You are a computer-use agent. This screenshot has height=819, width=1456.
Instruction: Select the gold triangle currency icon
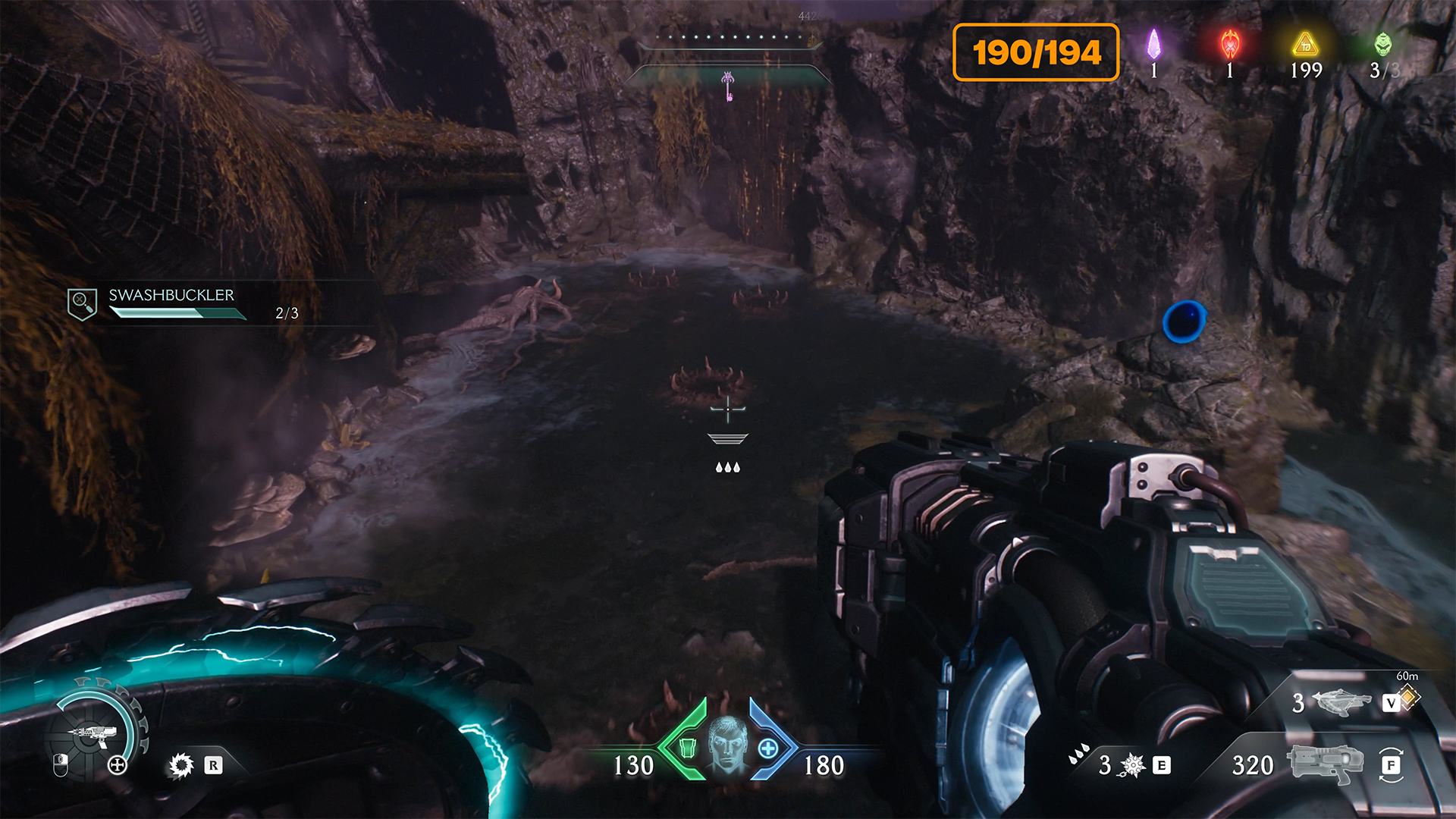tap(1305, 45)
